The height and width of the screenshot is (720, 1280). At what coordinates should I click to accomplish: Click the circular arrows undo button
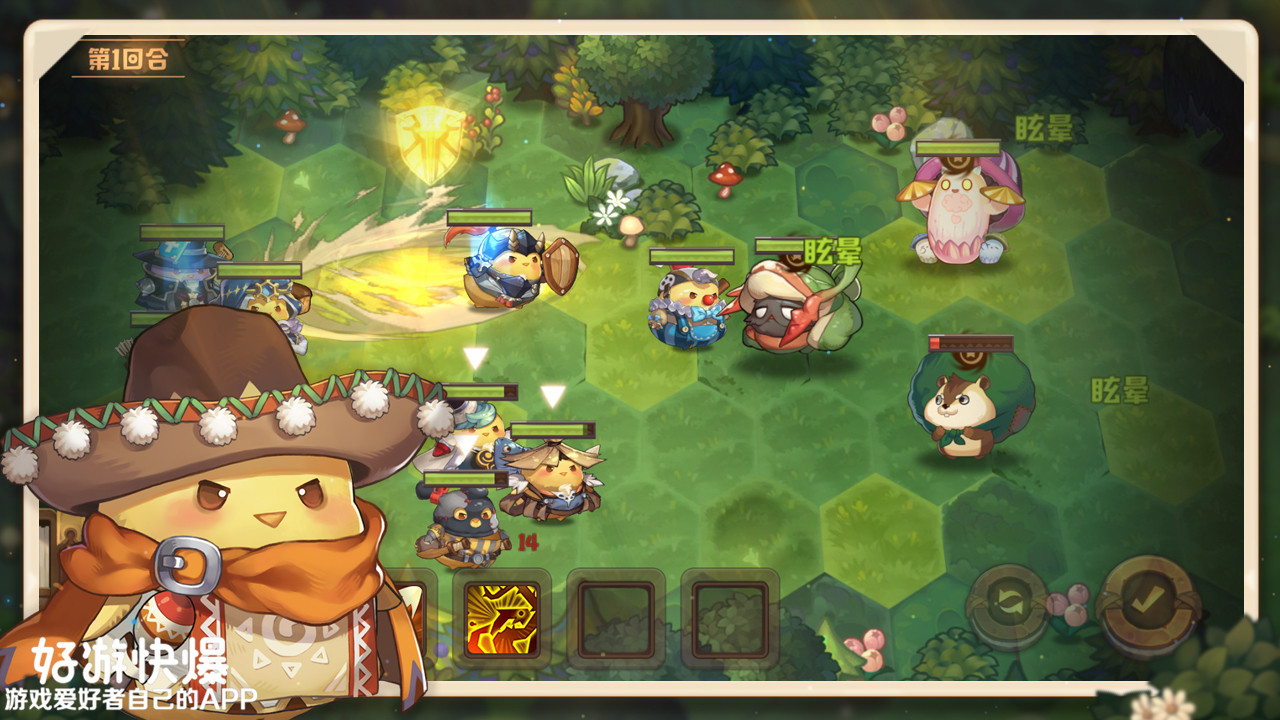[x=1008, y=606]
